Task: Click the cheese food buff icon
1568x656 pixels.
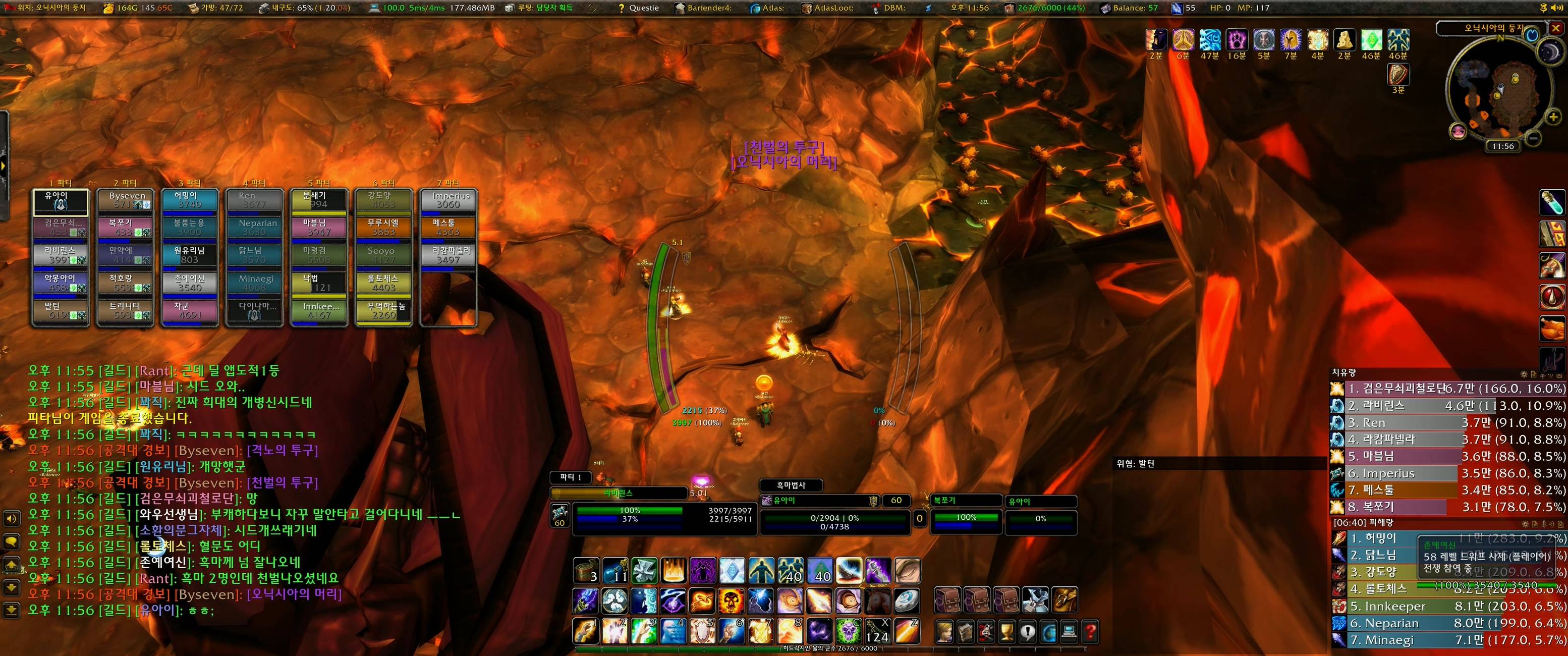Action: click(x=1343, y=40)
